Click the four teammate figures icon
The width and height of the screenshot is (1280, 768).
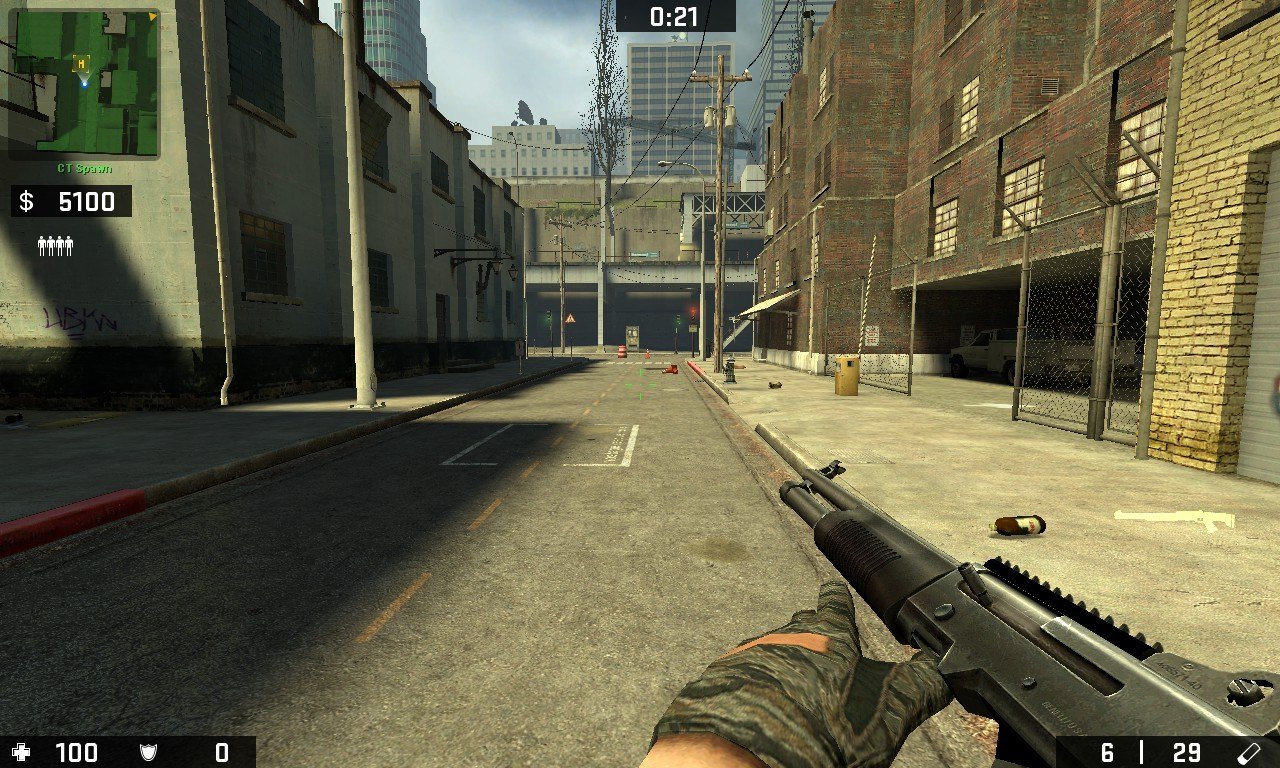[55, 245]
